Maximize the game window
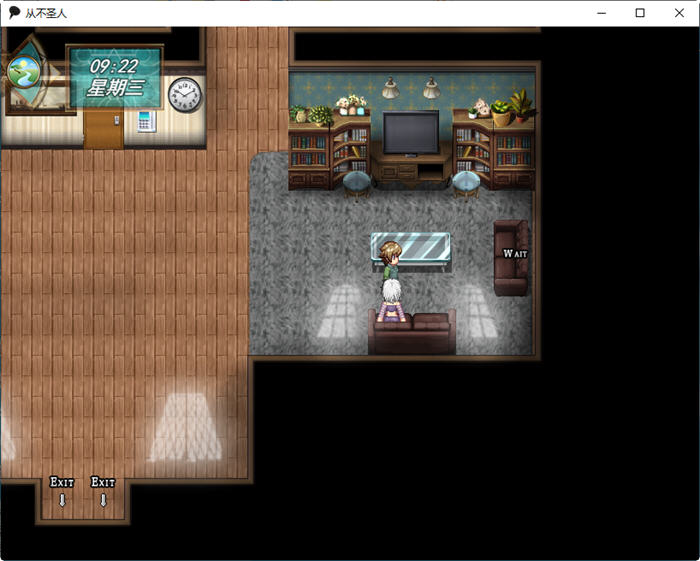The image size is (700, 561). pos(640,13)
